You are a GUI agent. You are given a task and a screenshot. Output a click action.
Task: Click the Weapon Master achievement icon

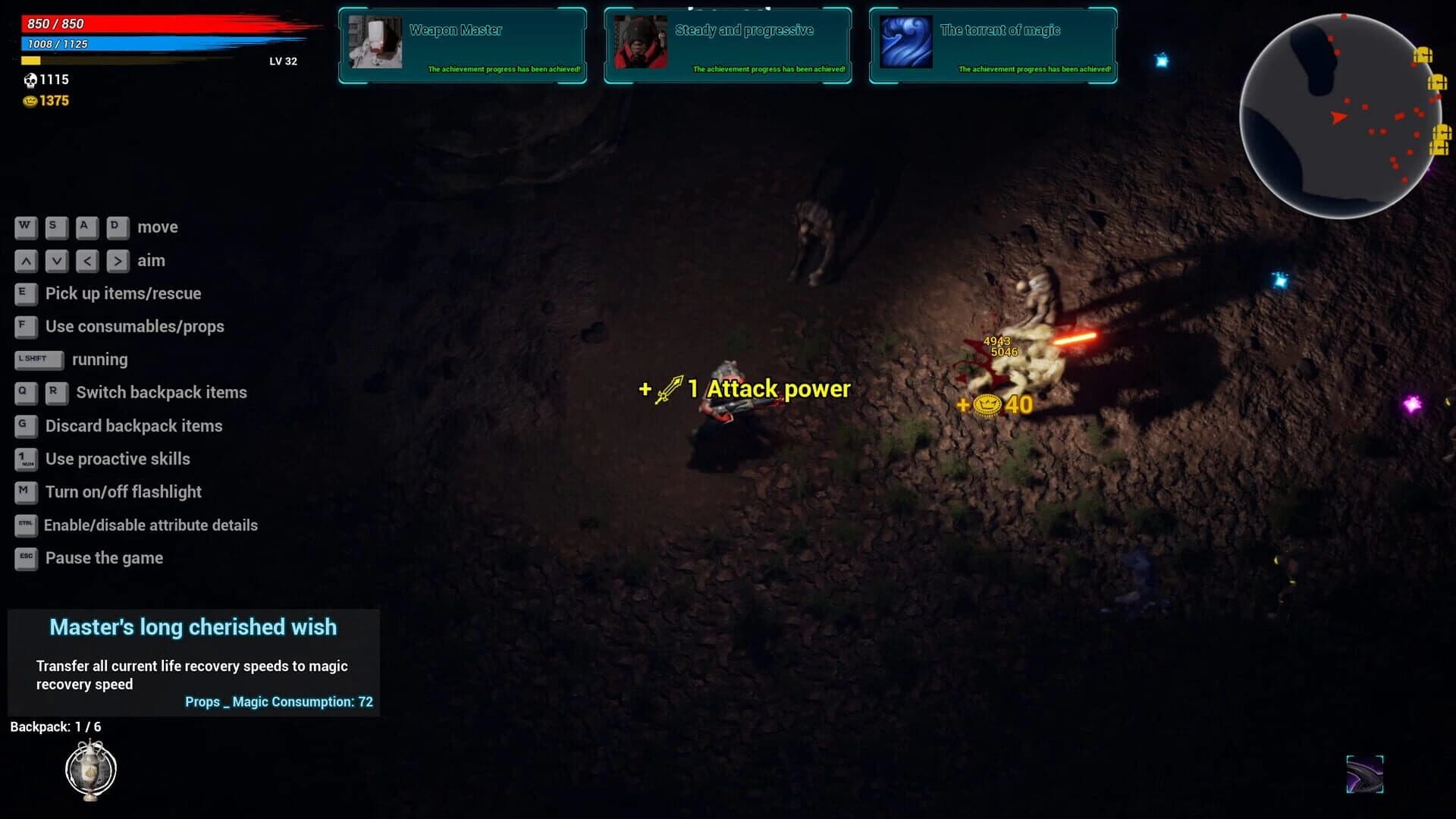tap(377, 42)
